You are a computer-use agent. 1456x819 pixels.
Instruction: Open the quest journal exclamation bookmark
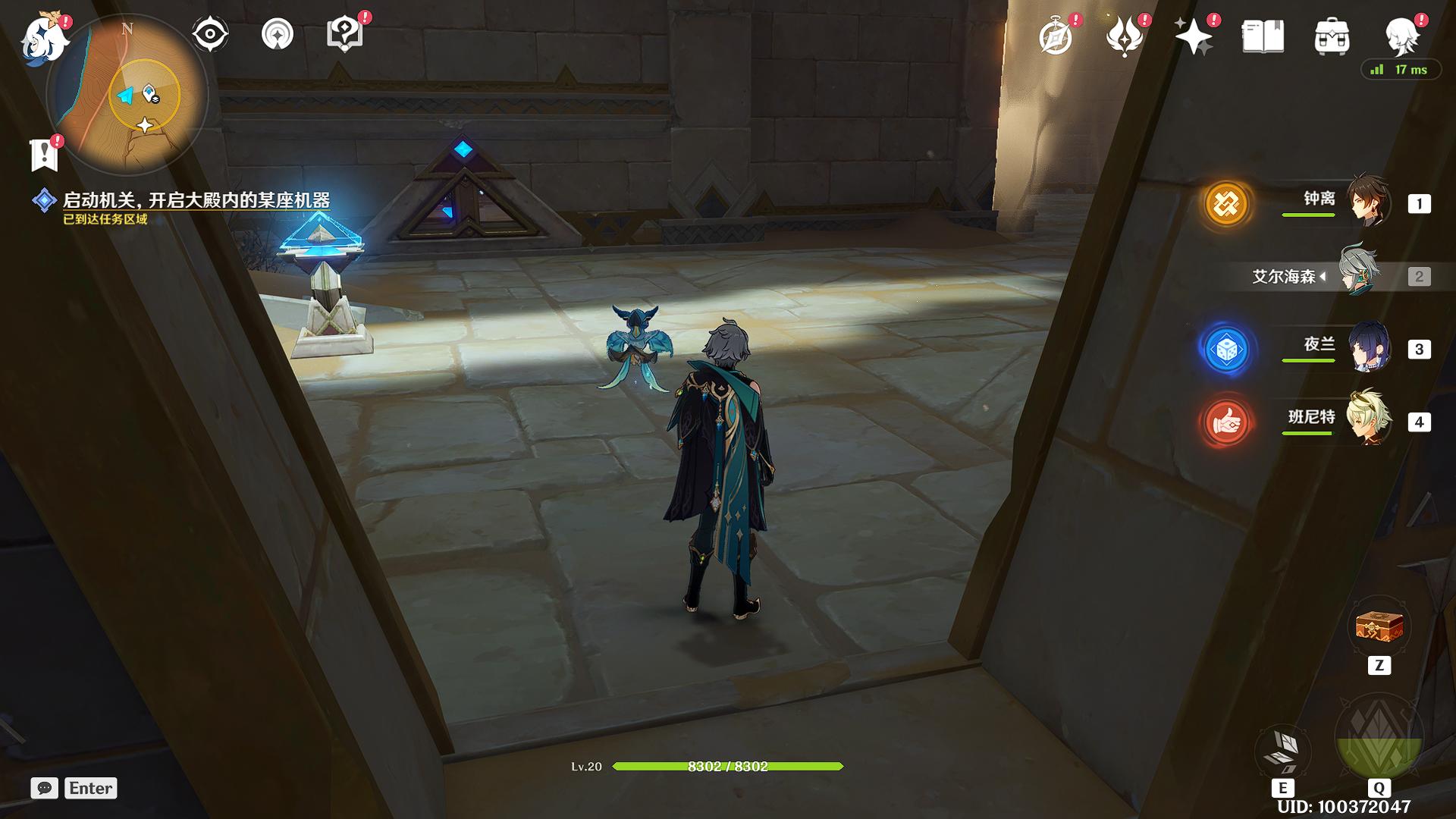[44, 155]
